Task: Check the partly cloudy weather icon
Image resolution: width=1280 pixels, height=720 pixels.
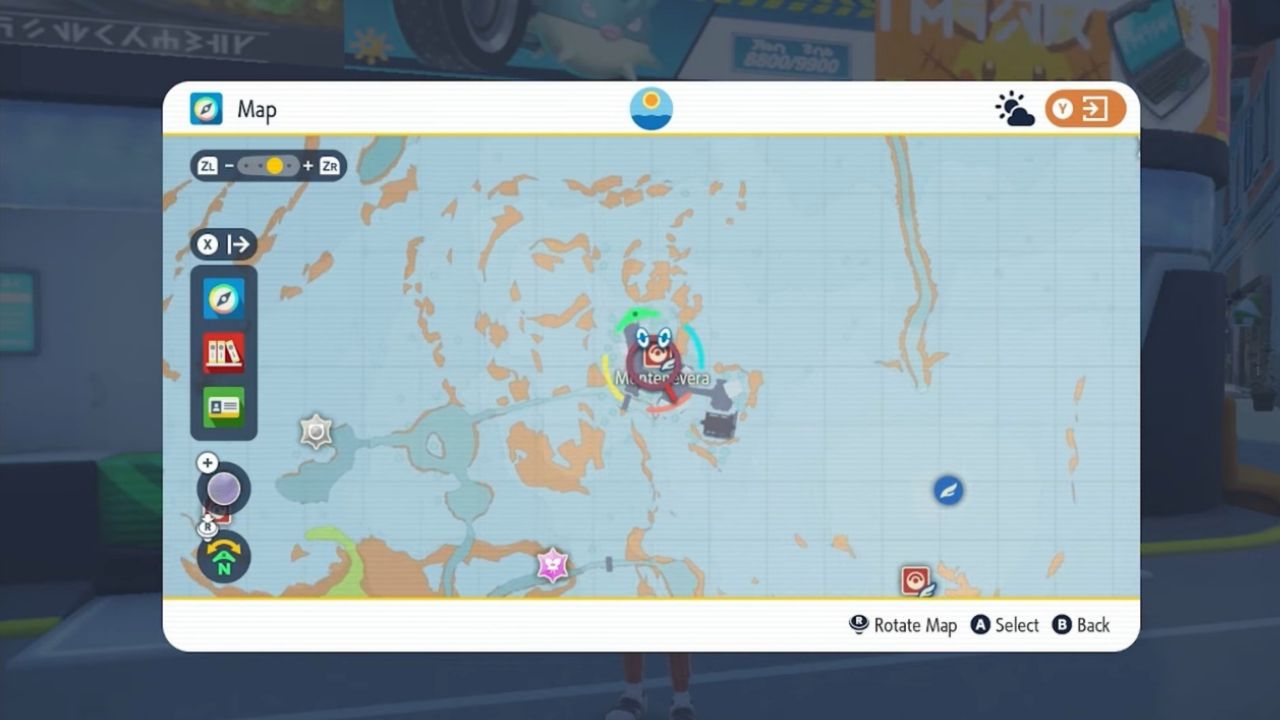Action: (x=1014, y=109)
